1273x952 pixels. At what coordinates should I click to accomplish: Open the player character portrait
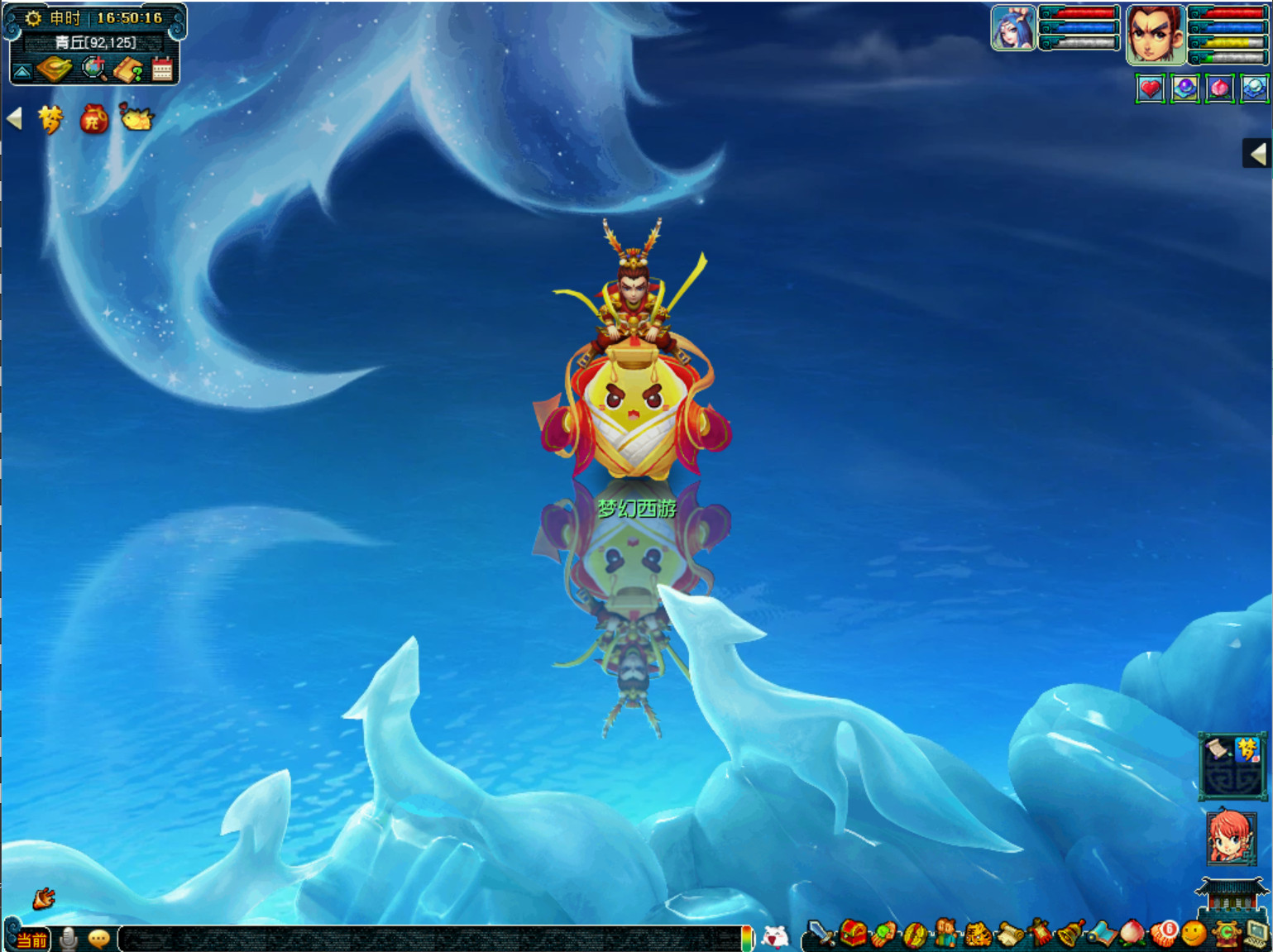[x=1156, y=34]
